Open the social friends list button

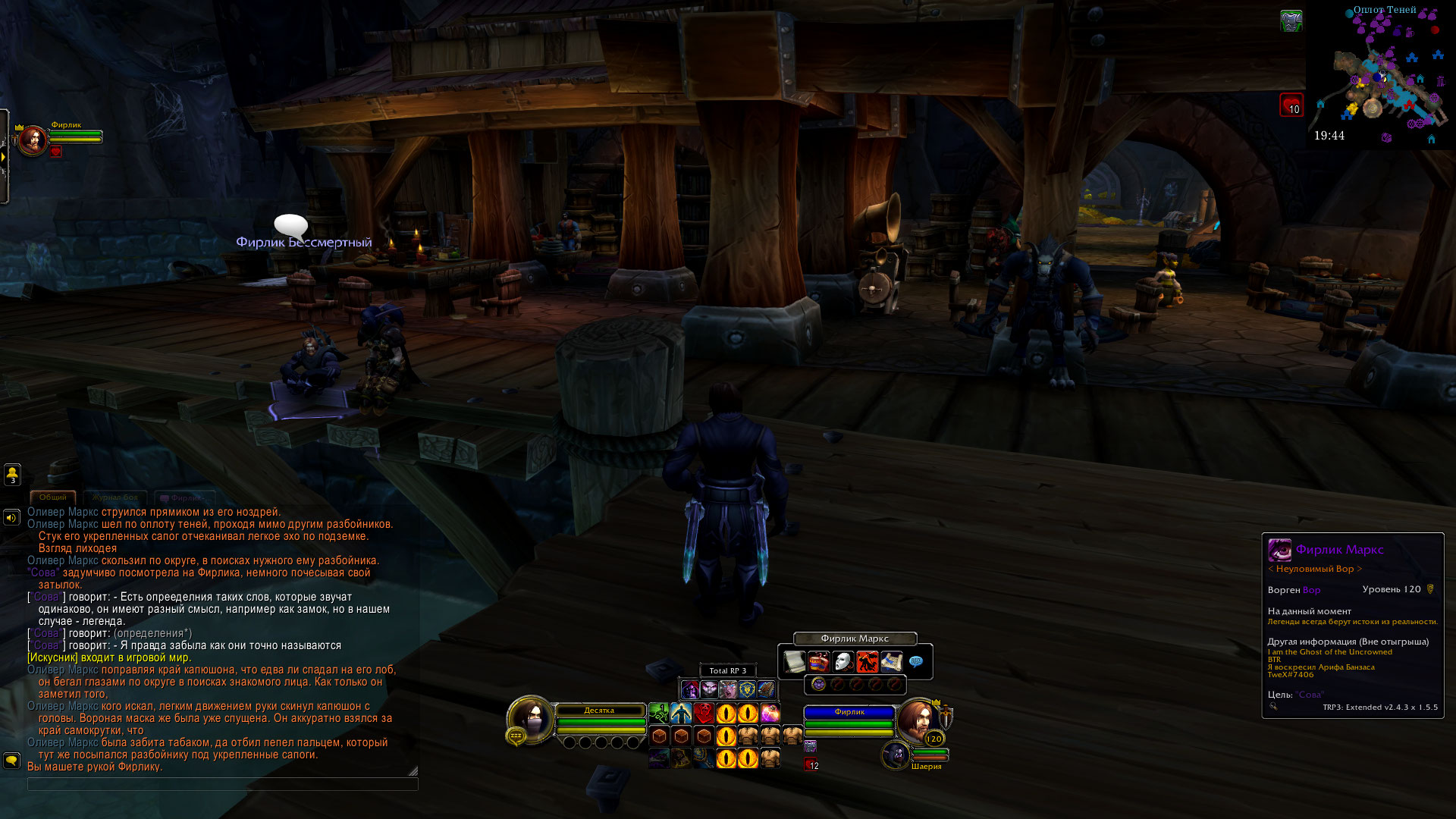(x=12, y=474)
